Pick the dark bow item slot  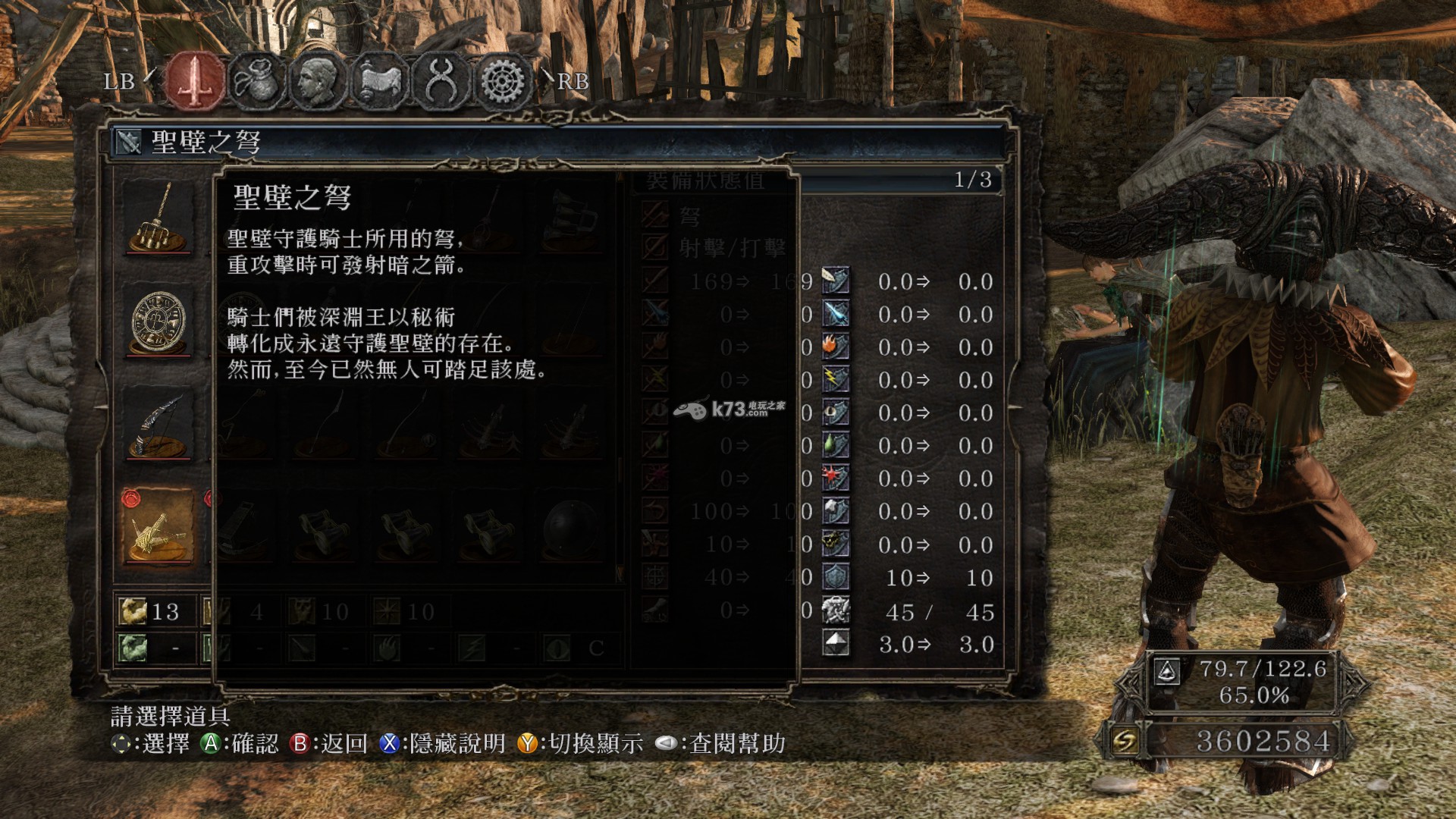[158, 425]
